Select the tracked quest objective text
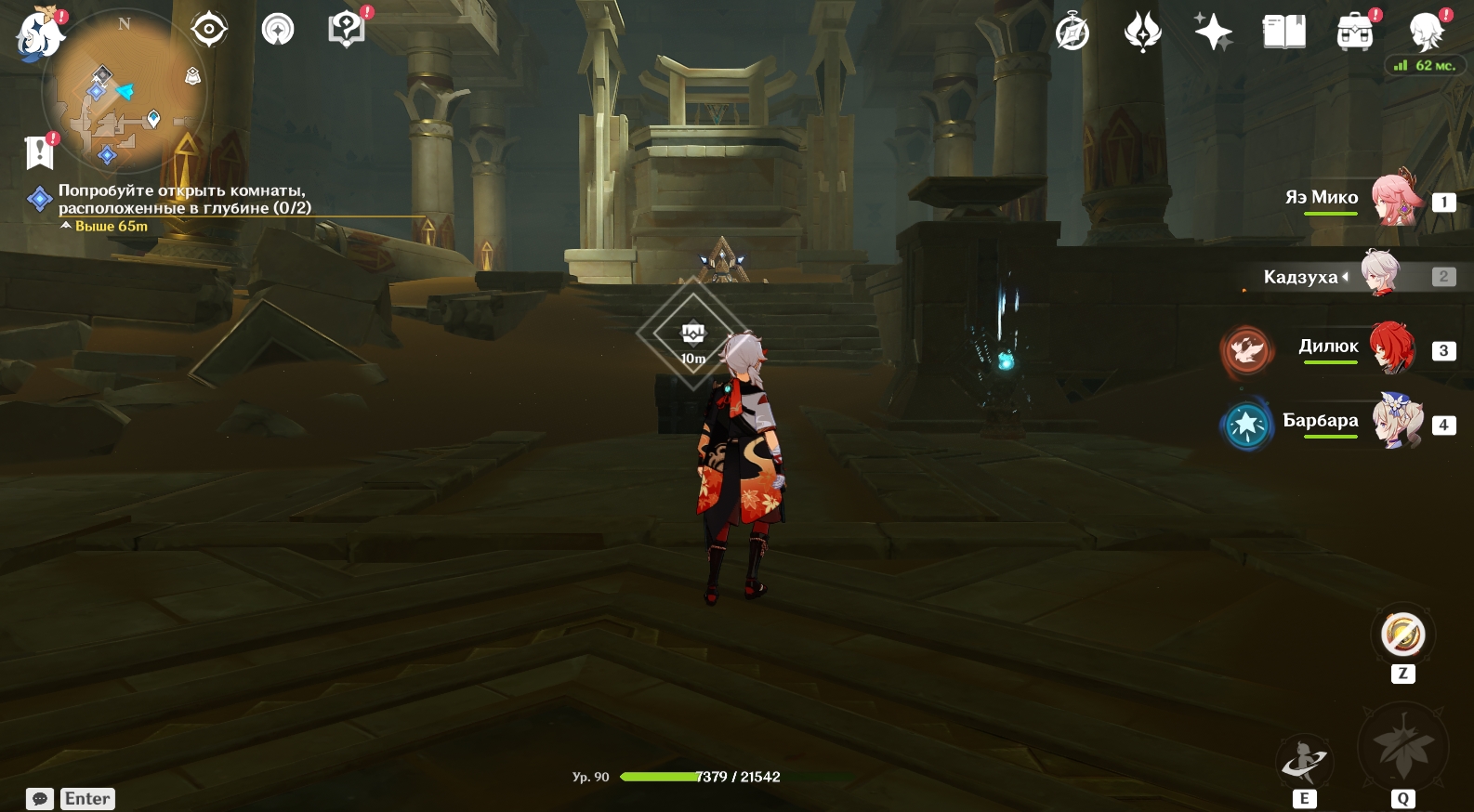The image size is (1474, 812). (x=184, y=199)
